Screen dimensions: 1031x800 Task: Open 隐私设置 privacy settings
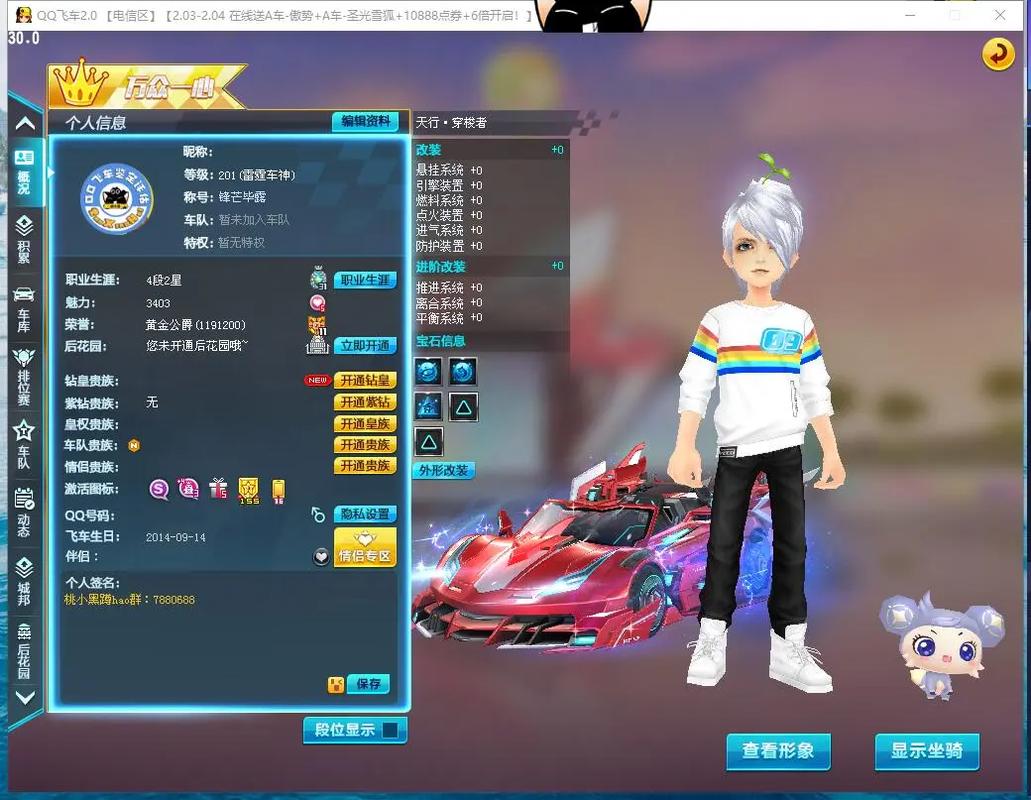(365, 514)
